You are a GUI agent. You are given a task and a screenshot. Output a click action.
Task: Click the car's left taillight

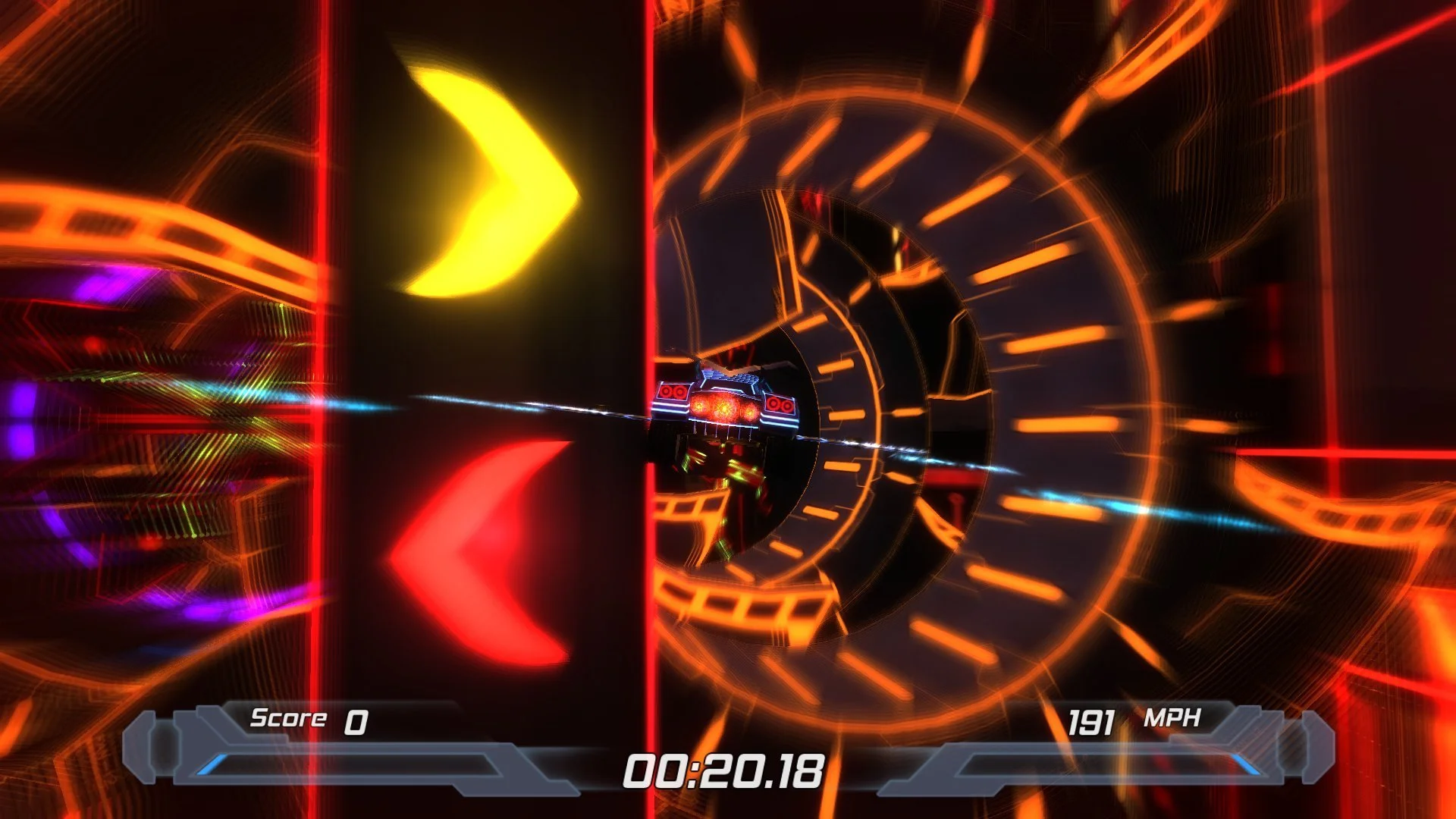coord(672,391)
